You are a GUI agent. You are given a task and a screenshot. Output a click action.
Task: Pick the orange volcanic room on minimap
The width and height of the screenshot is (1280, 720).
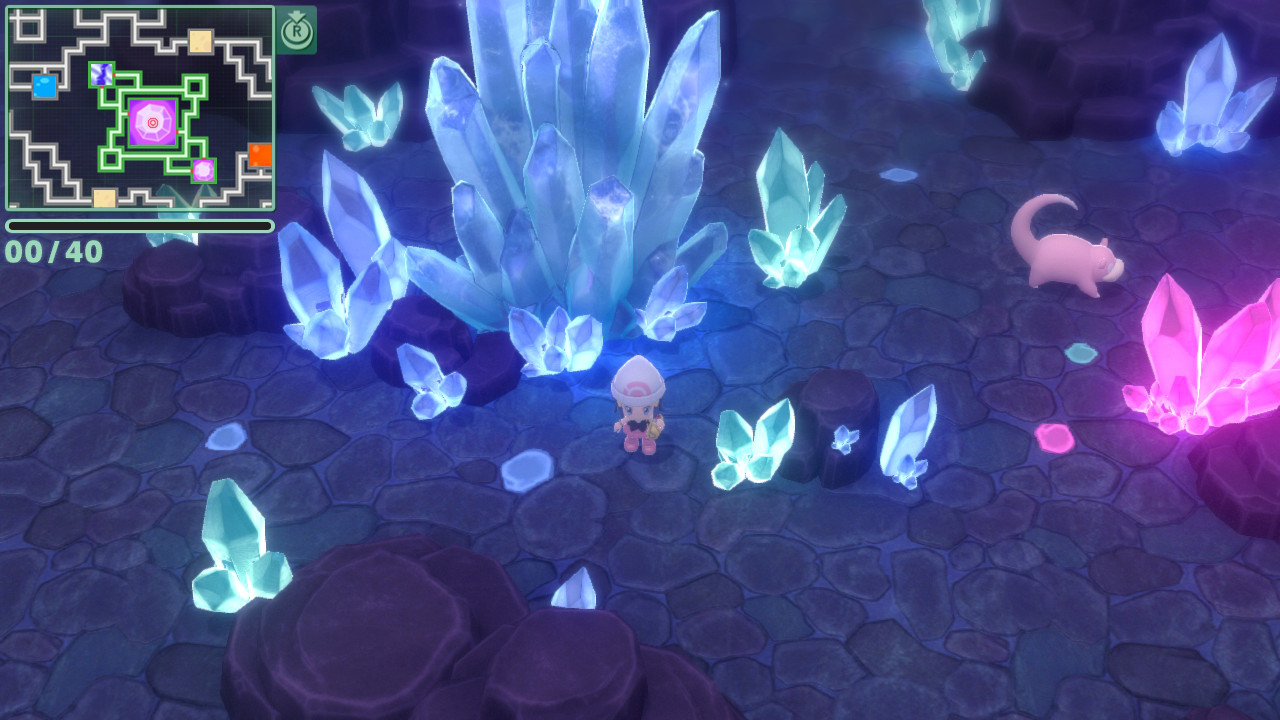(x=260, y=154)
